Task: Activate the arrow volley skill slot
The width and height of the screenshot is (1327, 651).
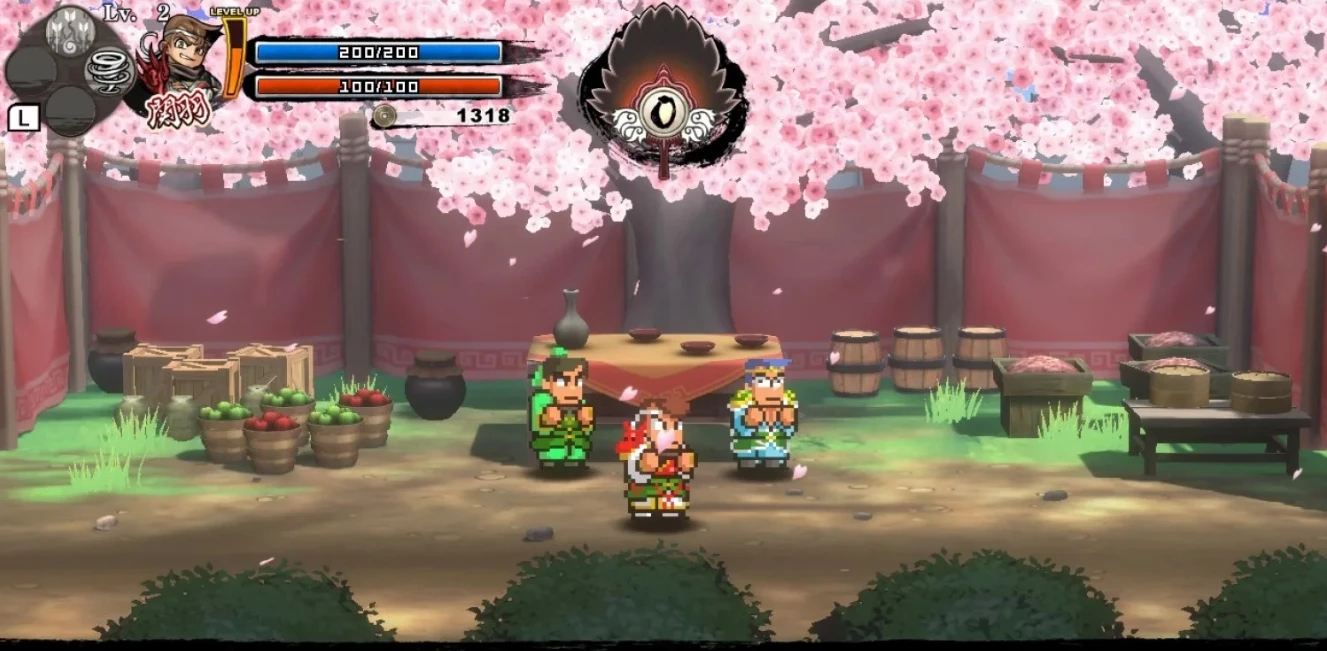Action: pos(70,30)
